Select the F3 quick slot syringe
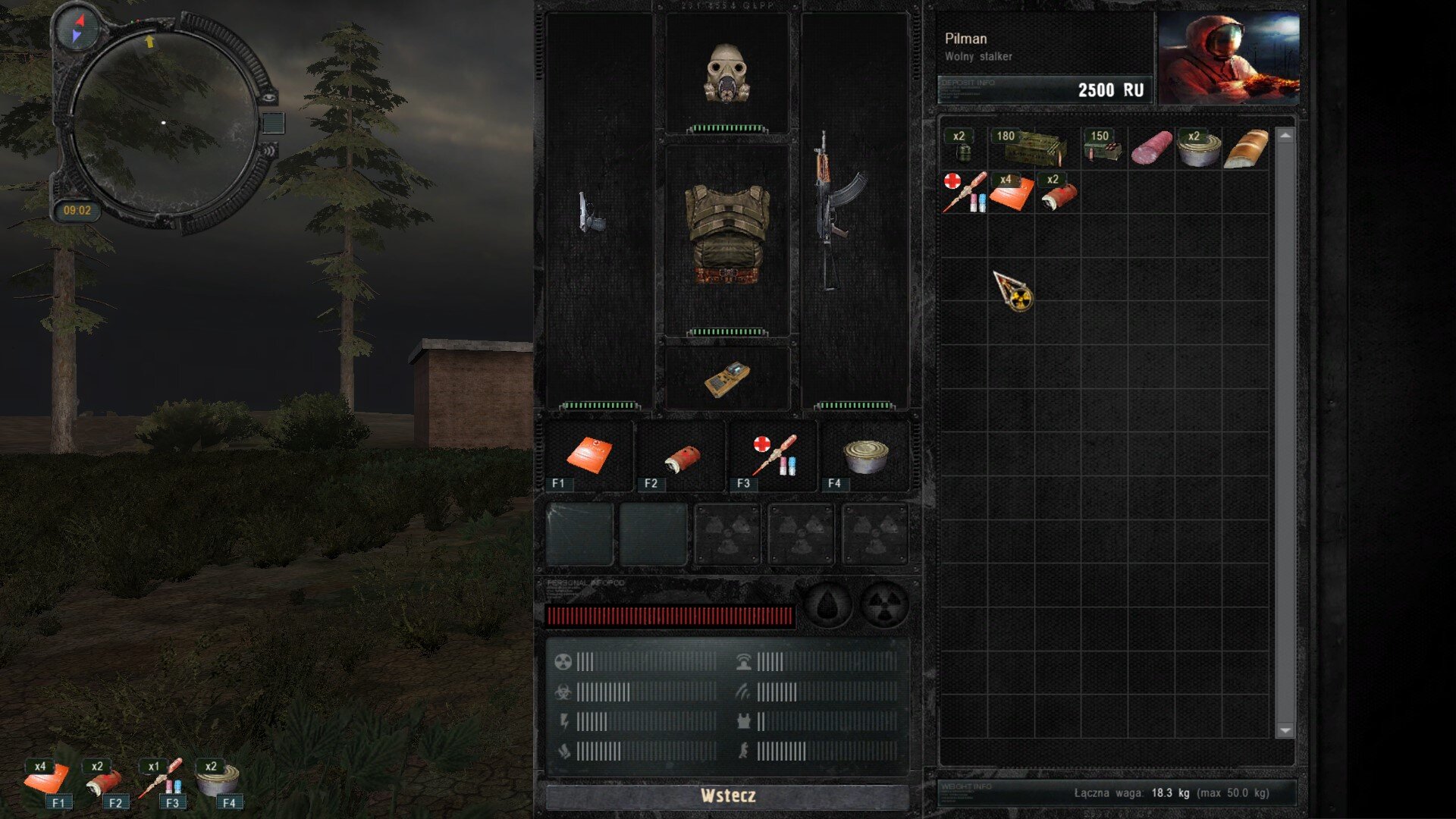The width and height of the screenshot is (1456, 819). pyautogui.click(x=774, y=456)
